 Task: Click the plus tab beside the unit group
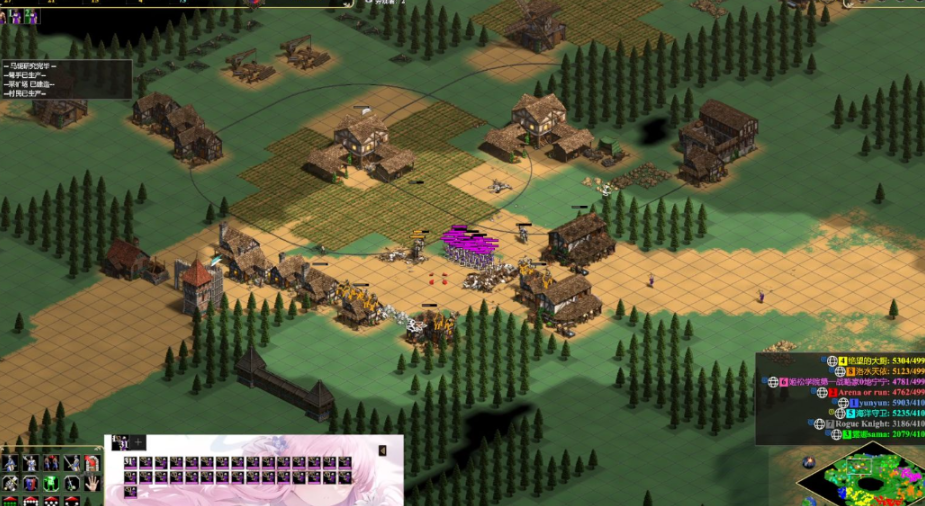point(139,442)
